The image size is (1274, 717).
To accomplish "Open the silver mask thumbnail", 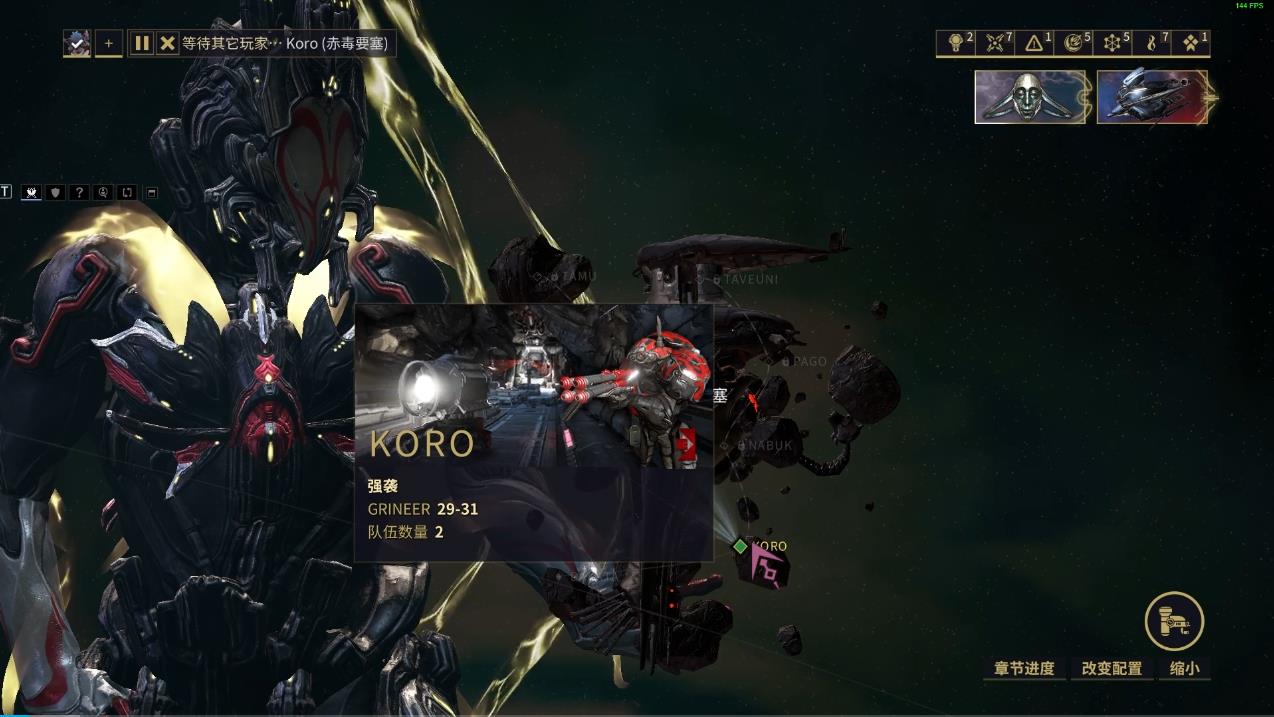I will click(x=1030, y=97).
